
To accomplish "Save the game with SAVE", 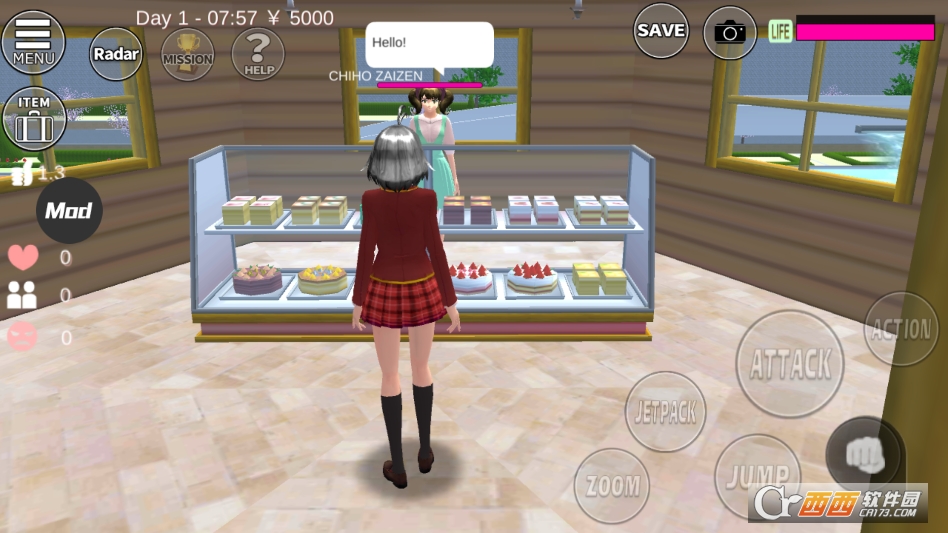I will [x=661, y=31].
